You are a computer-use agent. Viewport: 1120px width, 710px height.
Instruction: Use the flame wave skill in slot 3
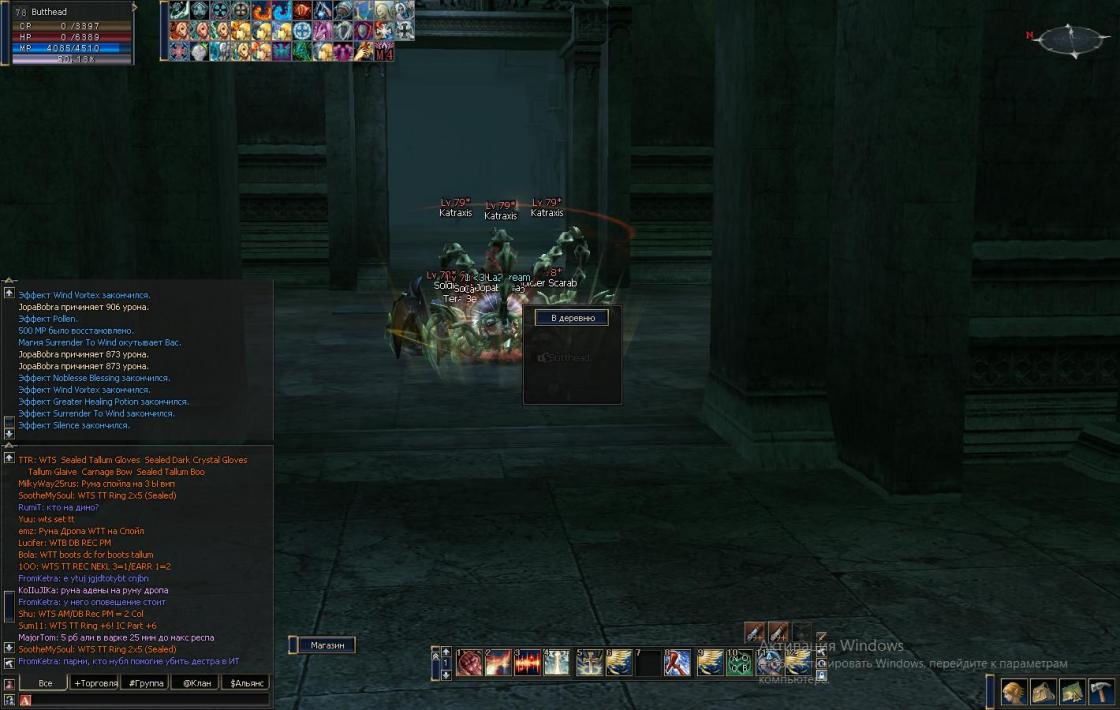tap(528, 663)
